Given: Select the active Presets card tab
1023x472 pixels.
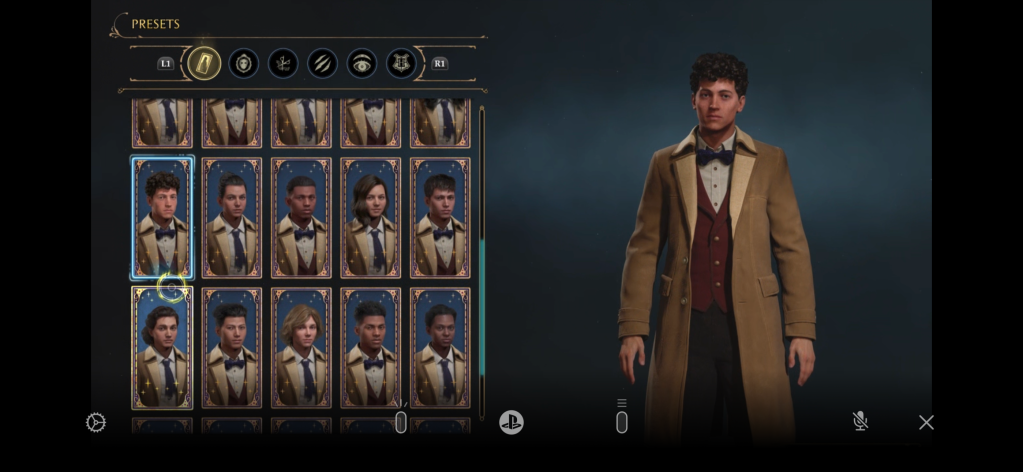Looking at the screenshot, I should 204,64.
